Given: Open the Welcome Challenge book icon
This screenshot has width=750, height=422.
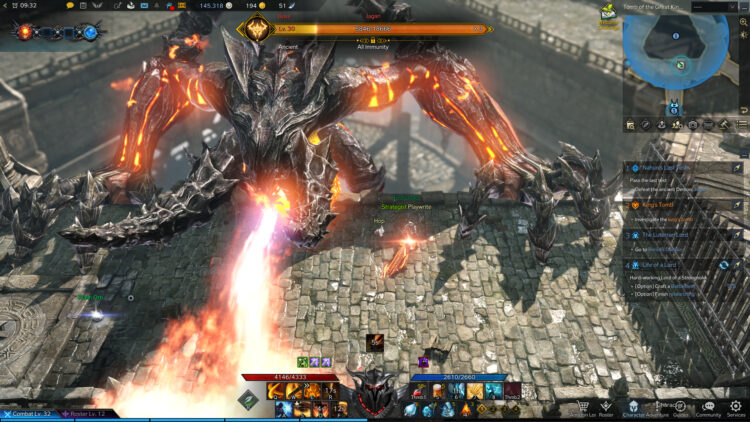Looking at the screenshot, I should (x=608, y=14).
